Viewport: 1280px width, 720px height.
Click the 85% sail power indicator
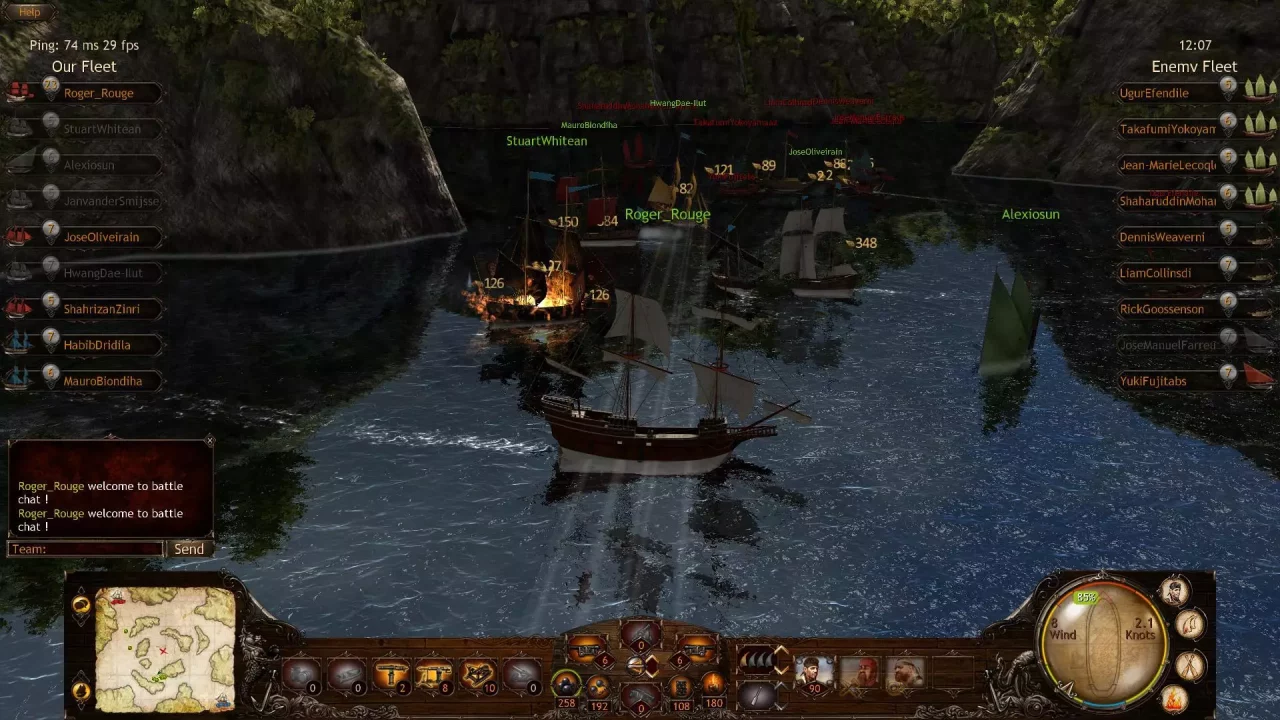coord(1086,597)
